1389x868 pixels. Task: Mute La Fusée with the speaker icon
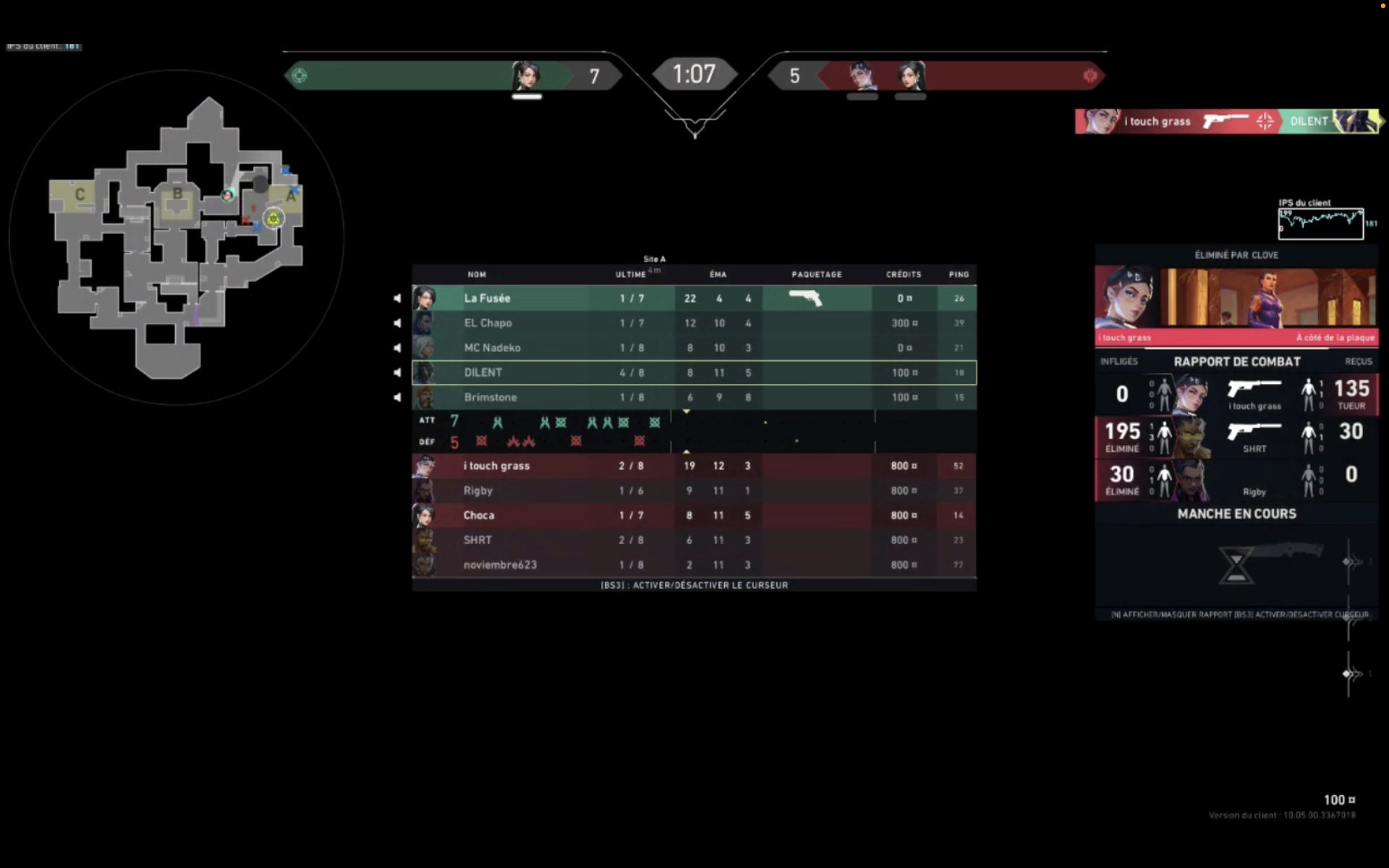pos(397,297)
